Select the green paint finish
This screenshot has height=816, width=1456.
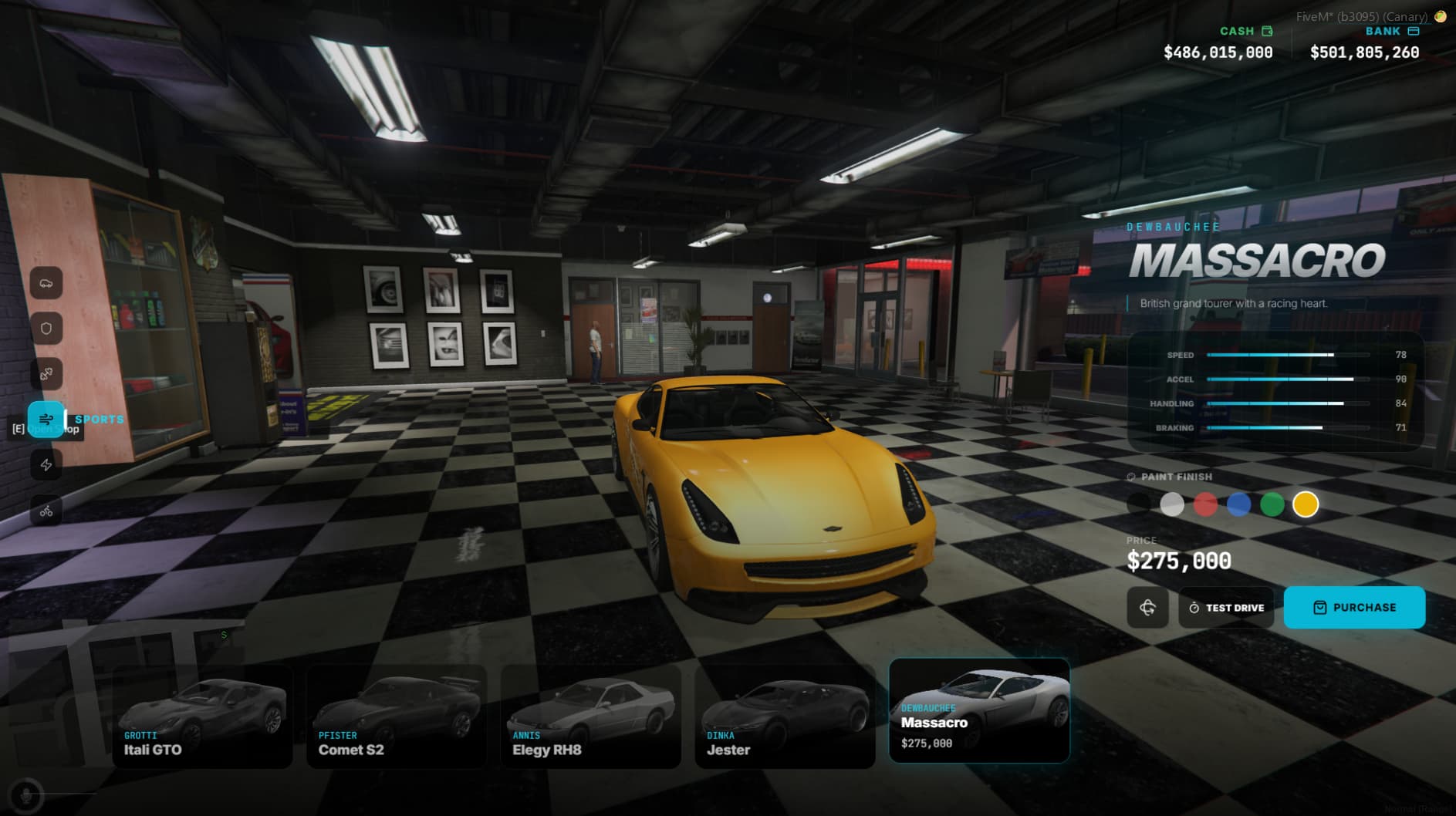[1272, 504]
